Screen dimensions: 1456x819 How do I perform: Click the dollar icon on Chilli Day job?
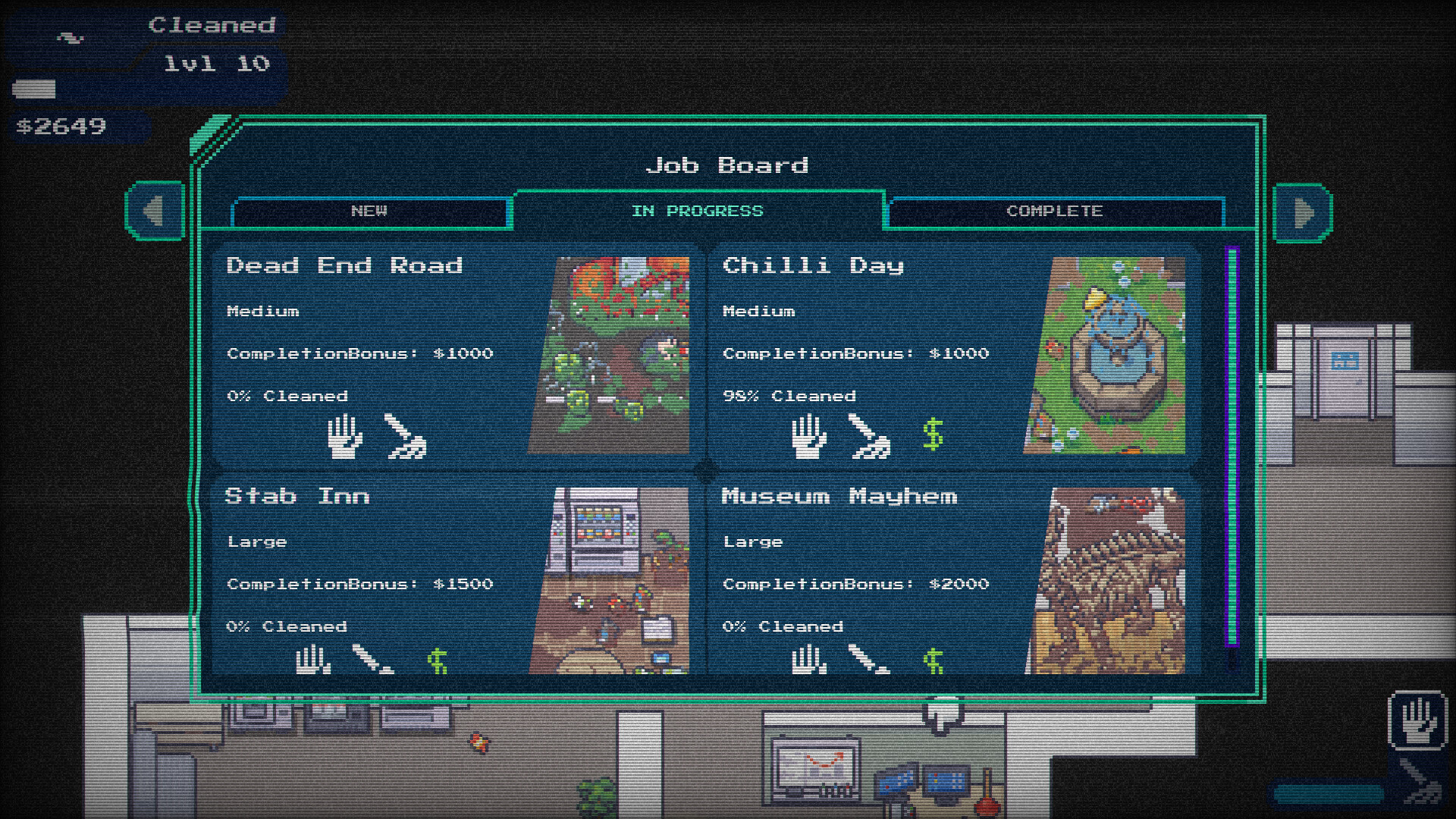933,435
